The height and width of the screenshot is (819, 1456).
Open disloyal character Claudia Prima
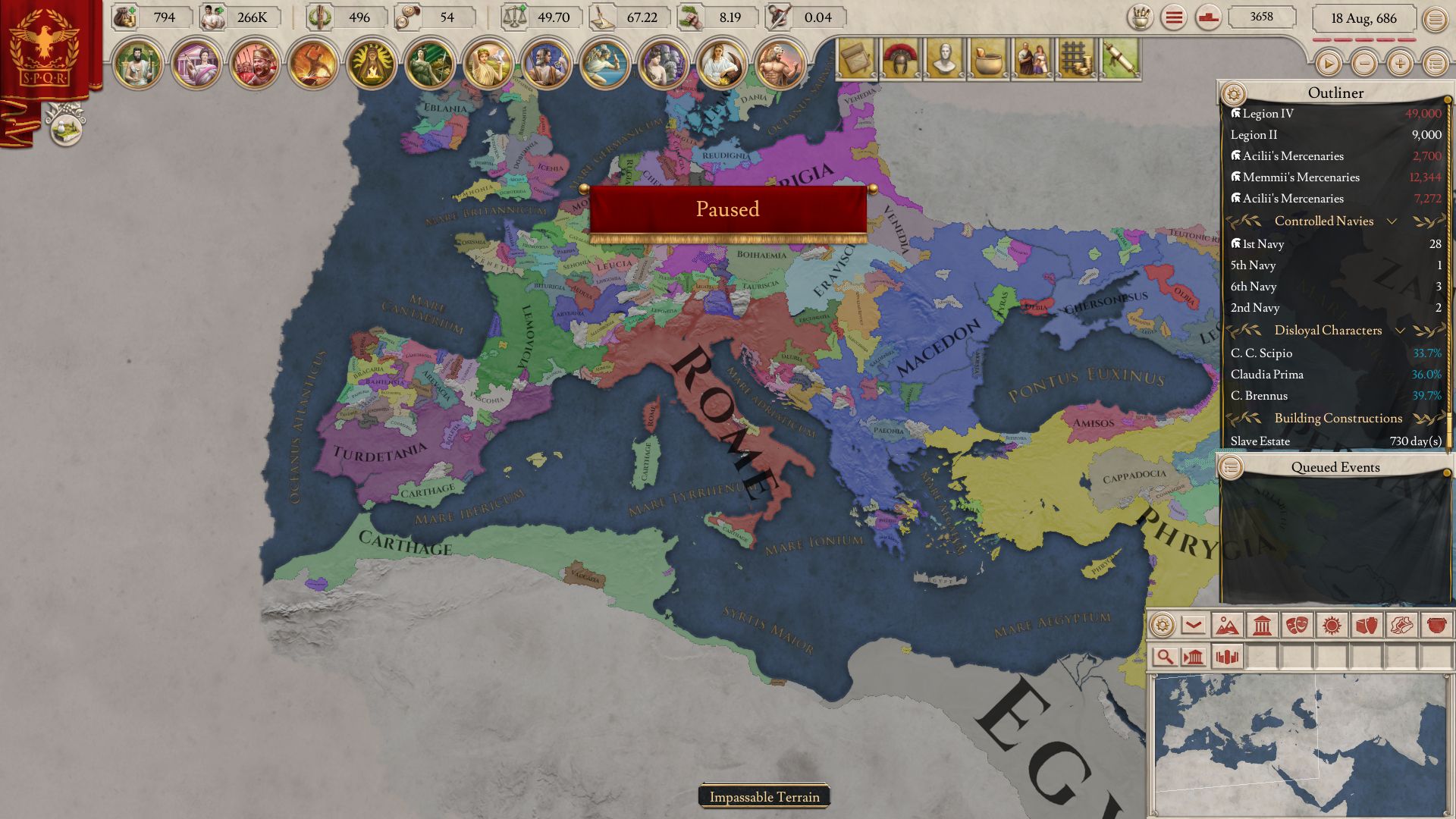click(1266, 375)
